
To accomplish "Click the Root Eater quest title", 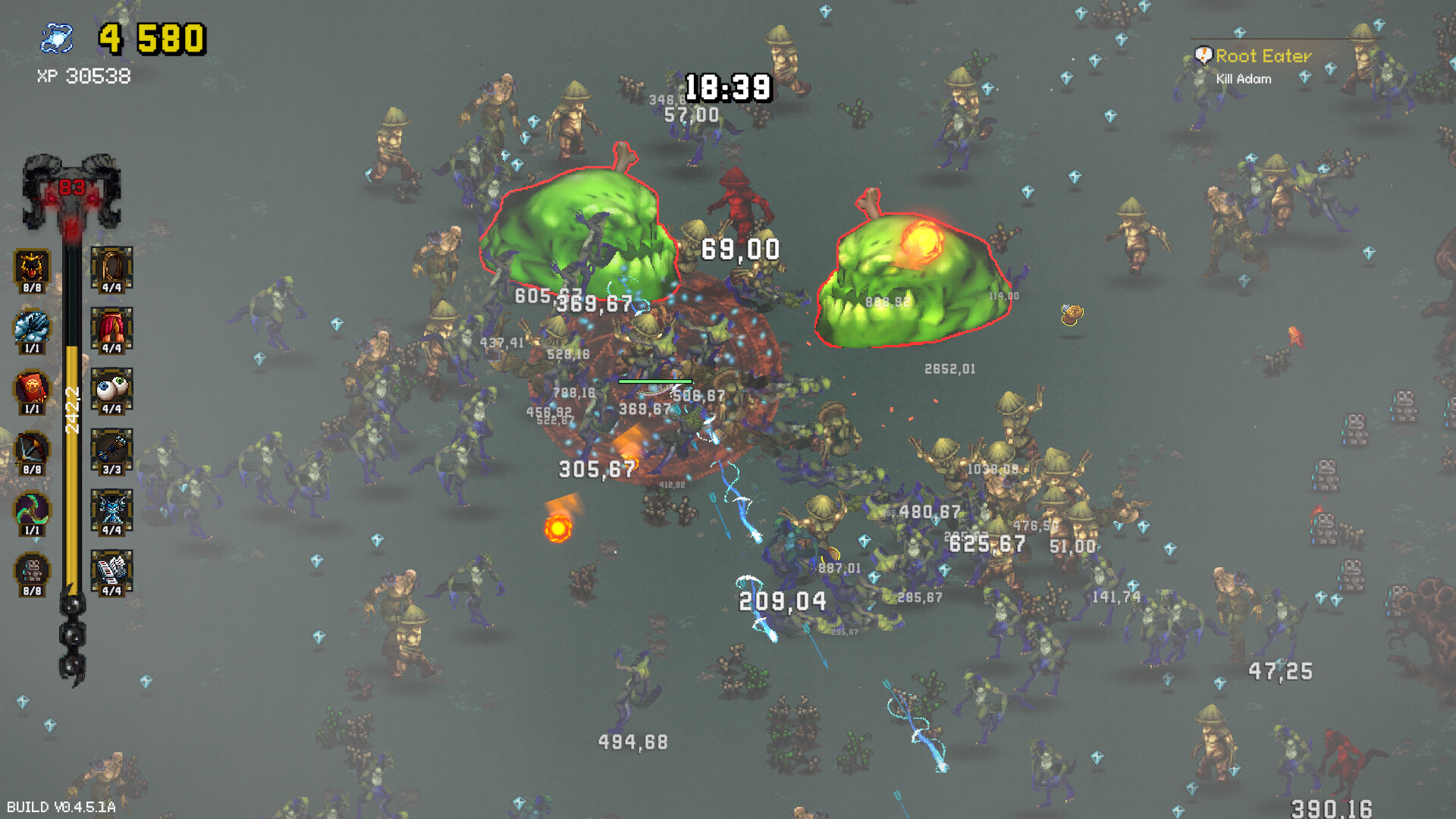I will pyautogui.click(x=1263, y=56).
